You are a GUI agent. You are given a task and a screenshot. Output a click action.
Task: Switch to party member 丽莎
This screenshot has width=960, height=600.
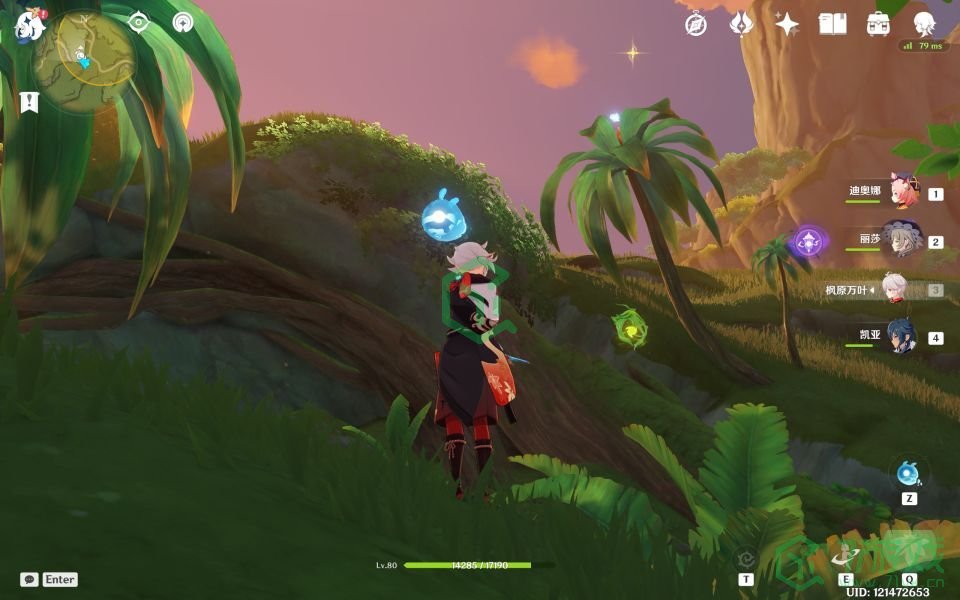pyautogui.click(x=902, y=240)
